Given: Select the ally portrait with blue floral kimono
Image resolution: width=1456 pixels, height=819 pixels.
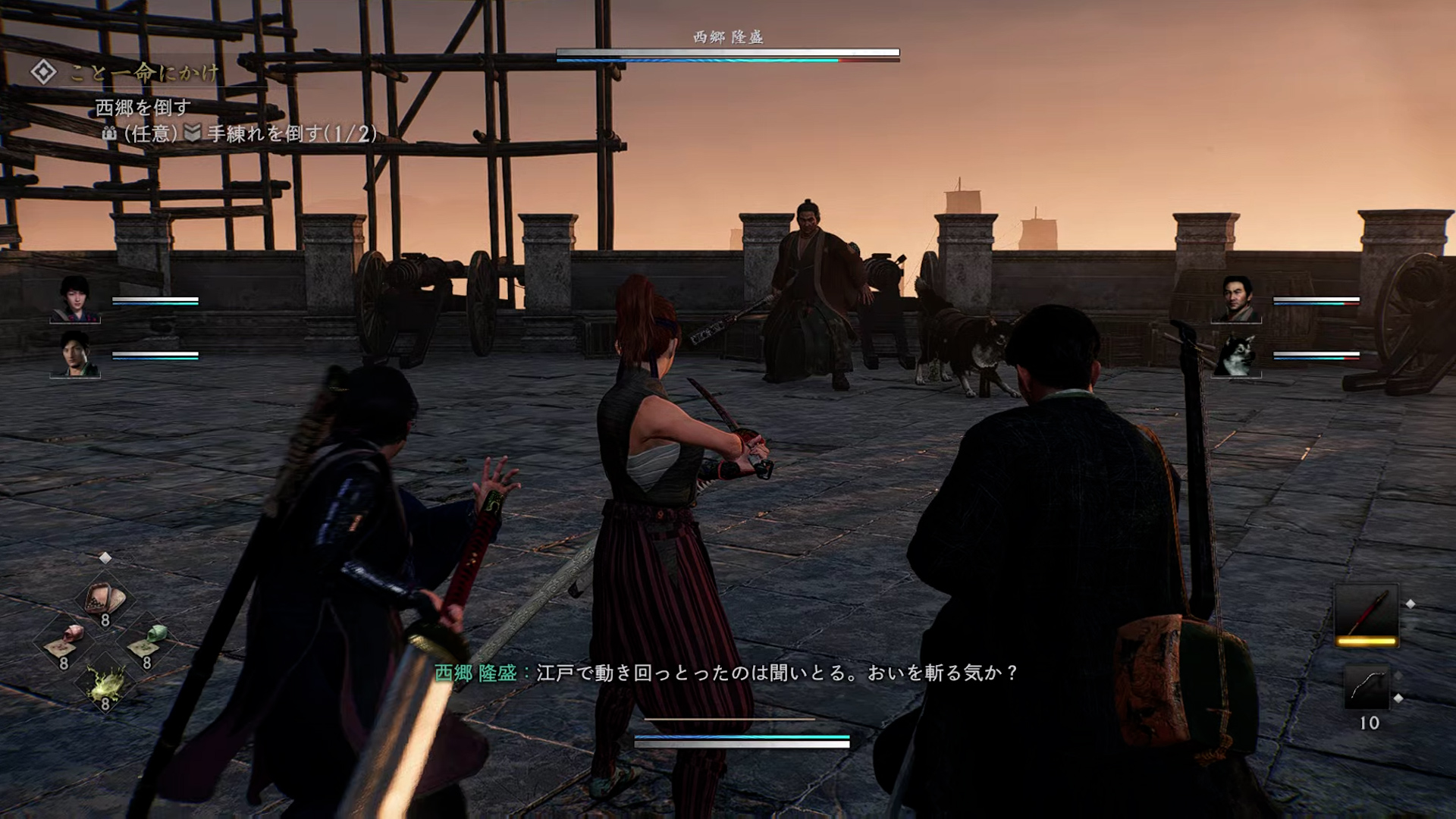Looking at the screenshot, I should tap(75, 300).
